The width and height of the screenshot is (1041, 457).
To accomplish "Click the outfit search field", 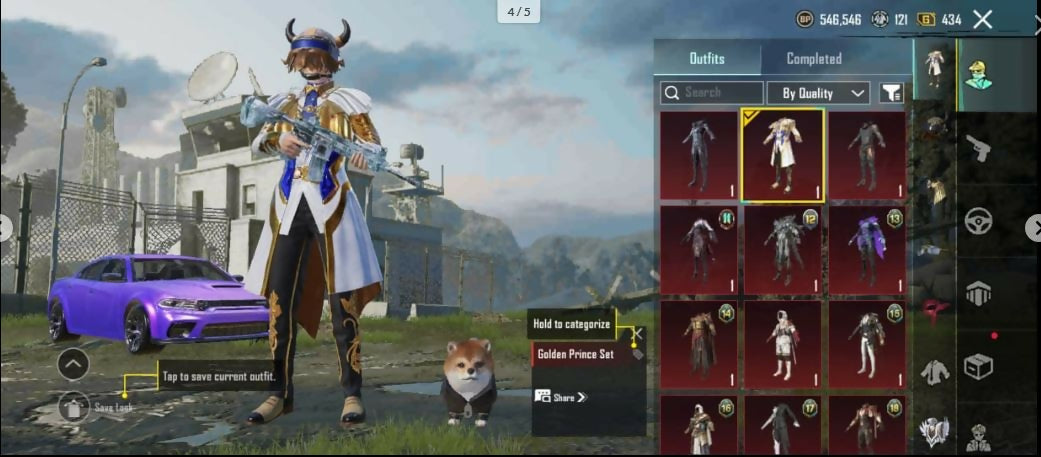I will 713,93.
